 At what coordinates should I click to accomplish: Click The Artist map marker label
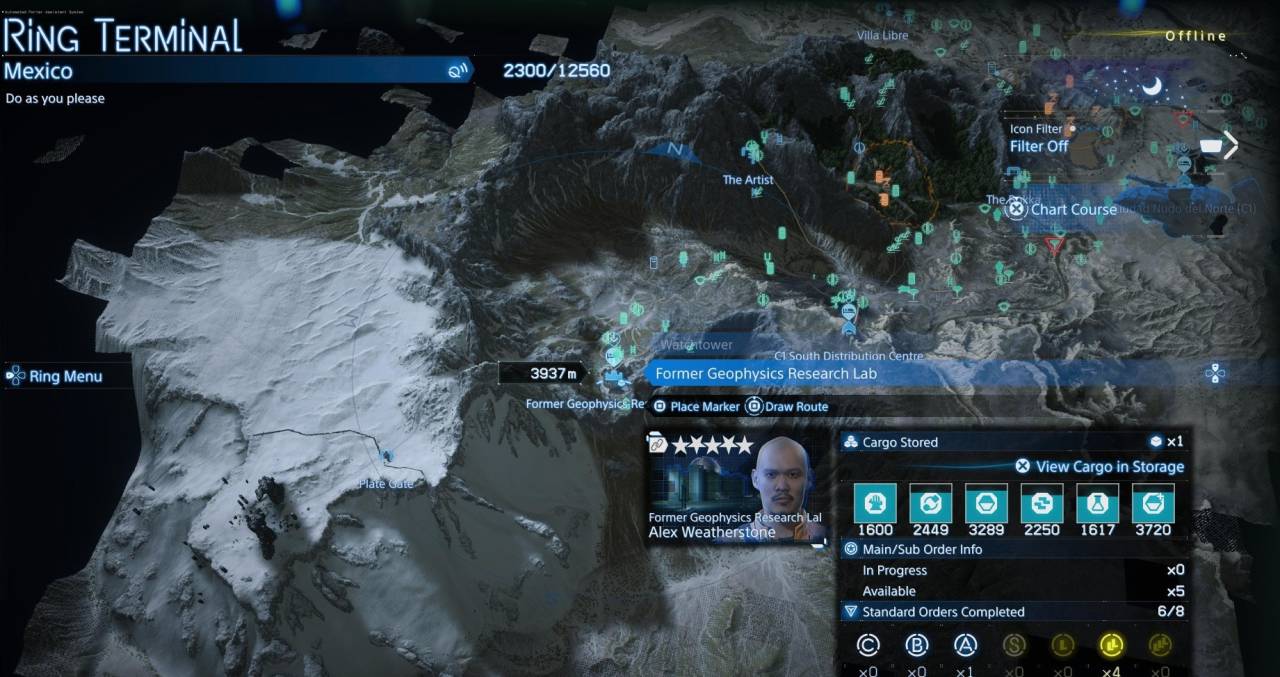click(748, 180)
